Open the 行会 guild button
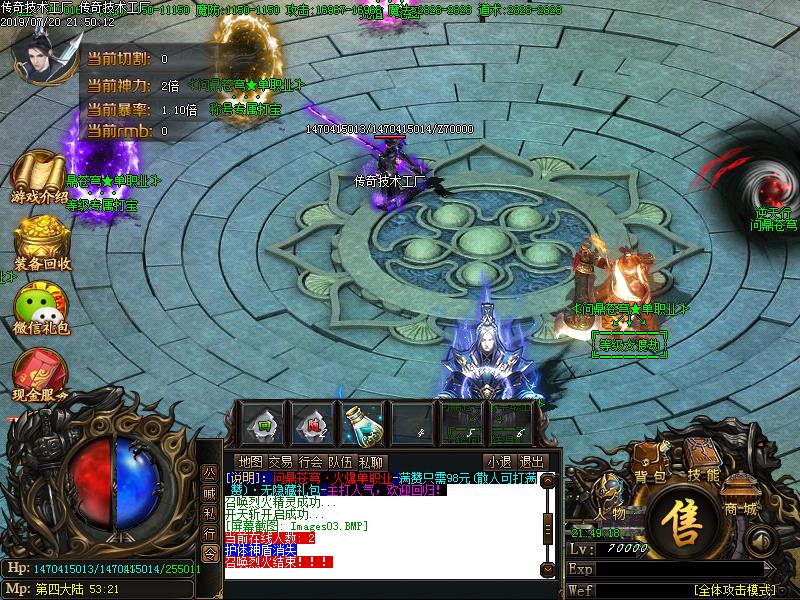 point(311,461)
